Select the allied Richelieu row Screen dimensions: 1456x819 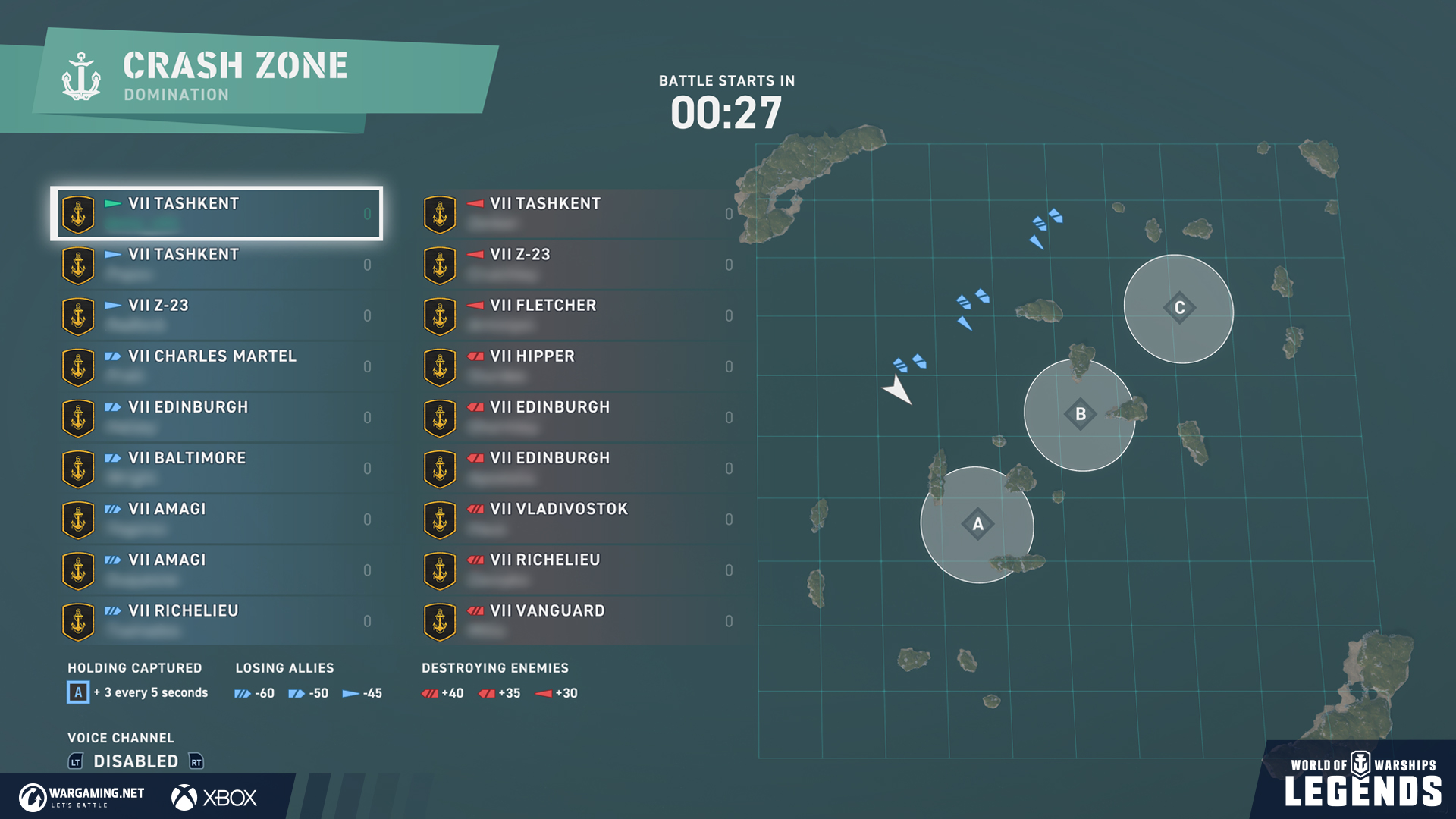click(x=217, y=620)
